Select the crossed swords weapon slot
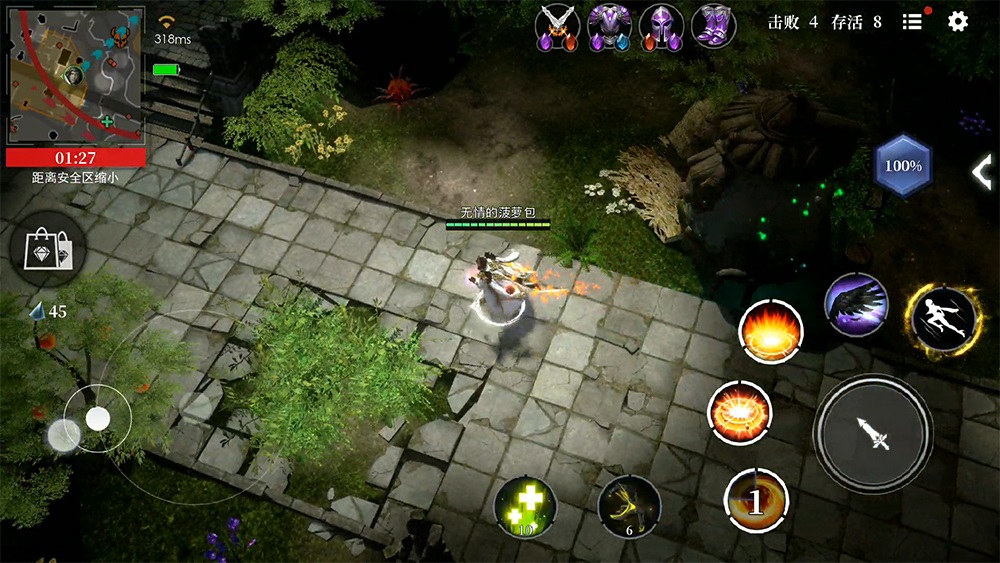1000x563 pixels. click(x=557, y=26)
